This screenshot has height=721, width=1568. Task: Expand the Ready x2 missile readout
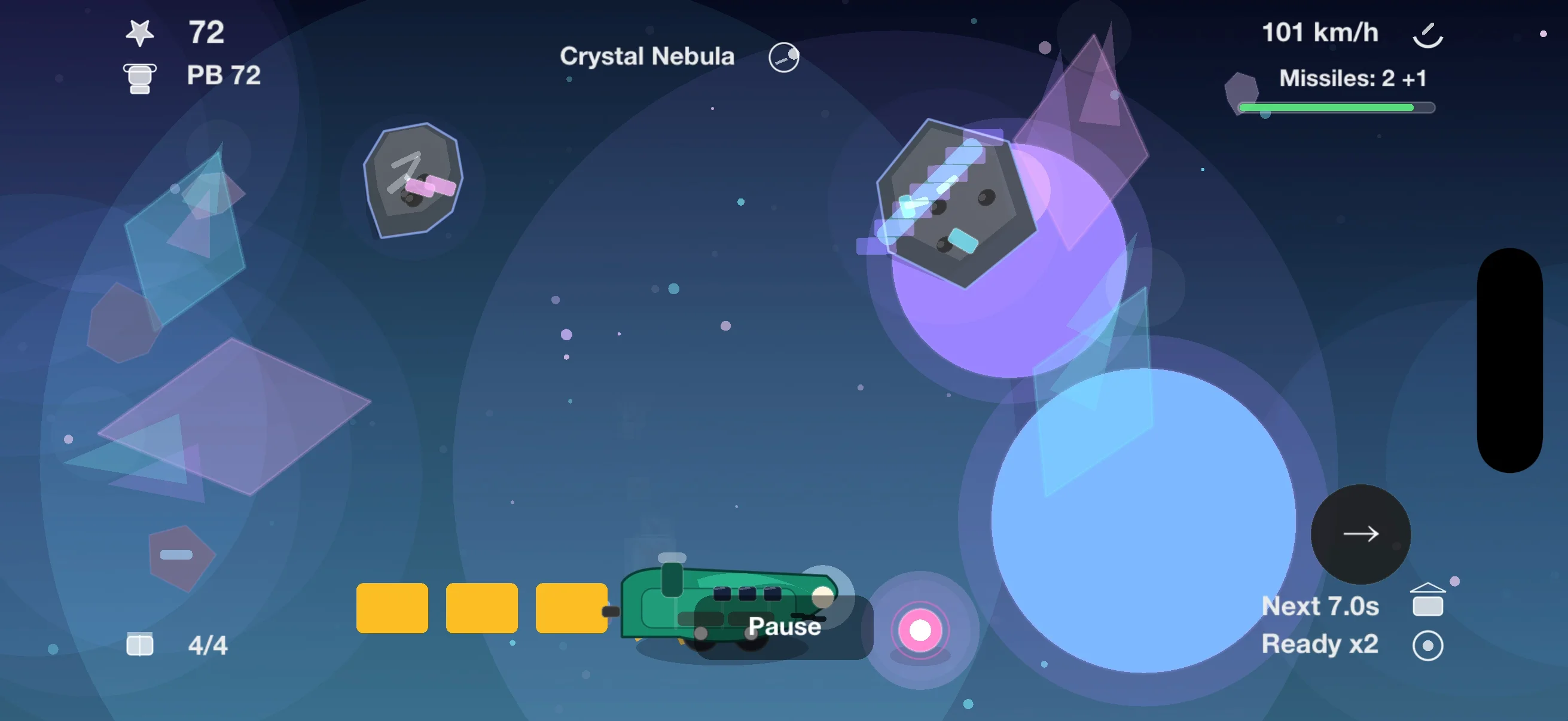tap(1321, 644)
